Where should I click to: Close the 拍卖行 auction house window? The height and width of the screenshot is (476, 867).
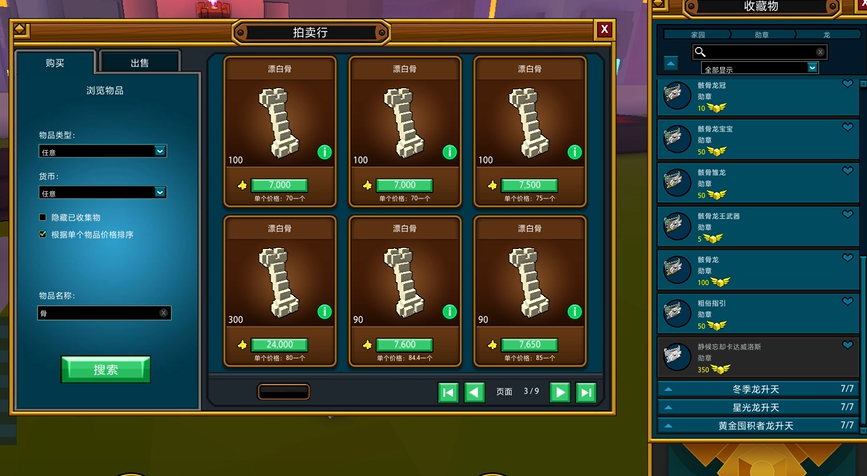click(x=604, y=30)
